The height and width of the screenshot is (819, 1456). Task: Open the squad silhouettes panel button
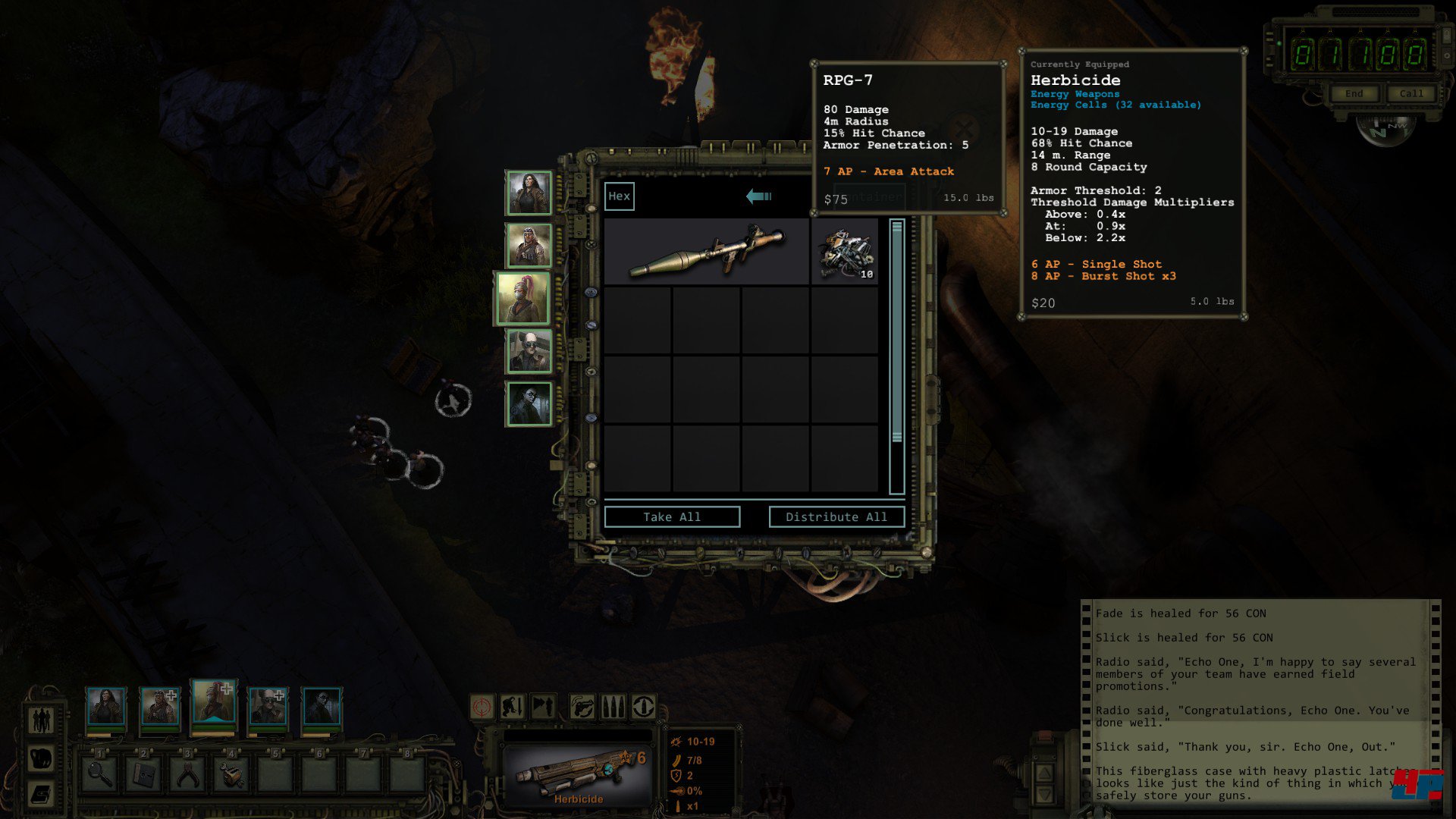41,720
